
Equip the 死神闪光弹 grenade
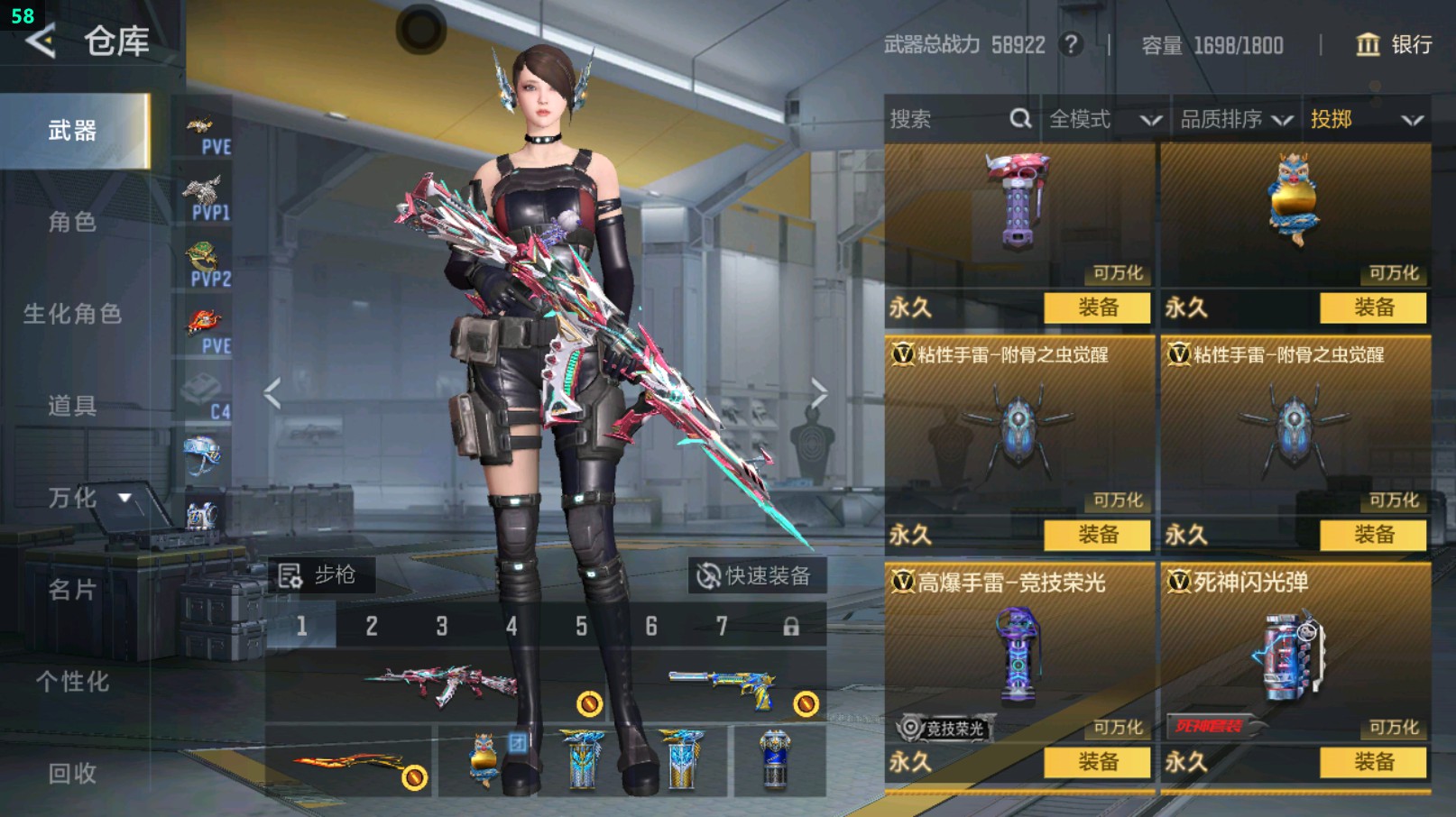(1373, 762)
